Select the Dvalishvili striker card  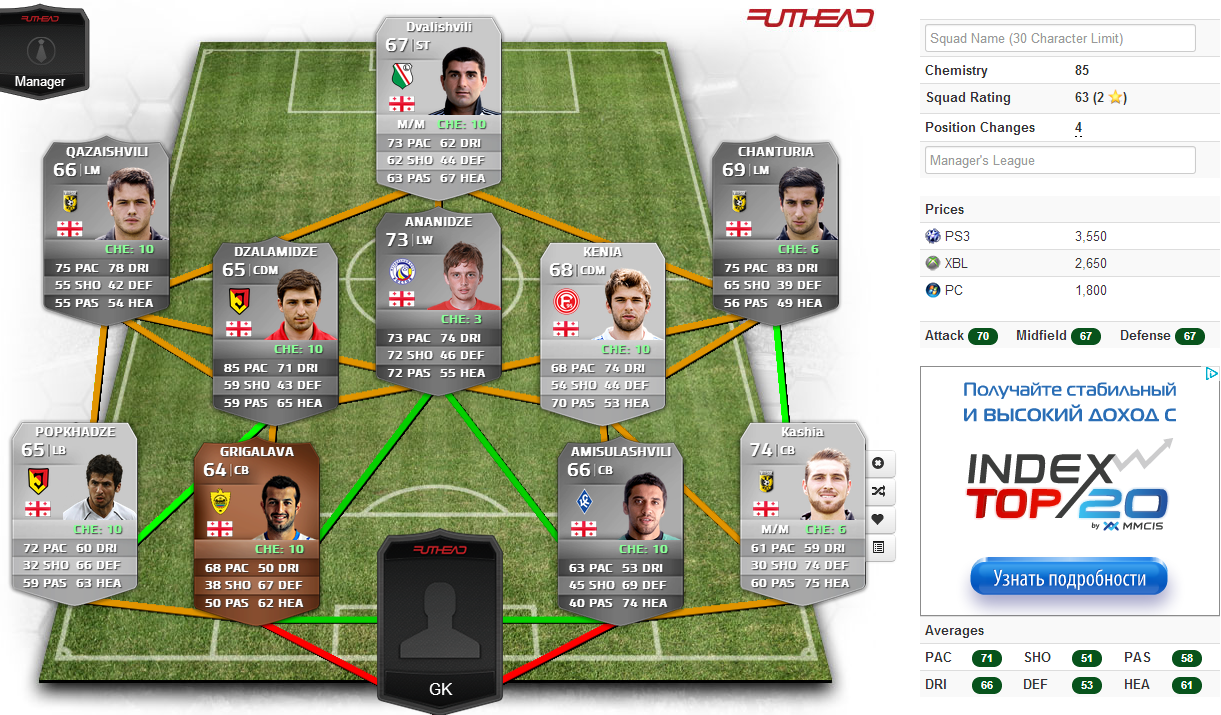click(x=438, y=100)
